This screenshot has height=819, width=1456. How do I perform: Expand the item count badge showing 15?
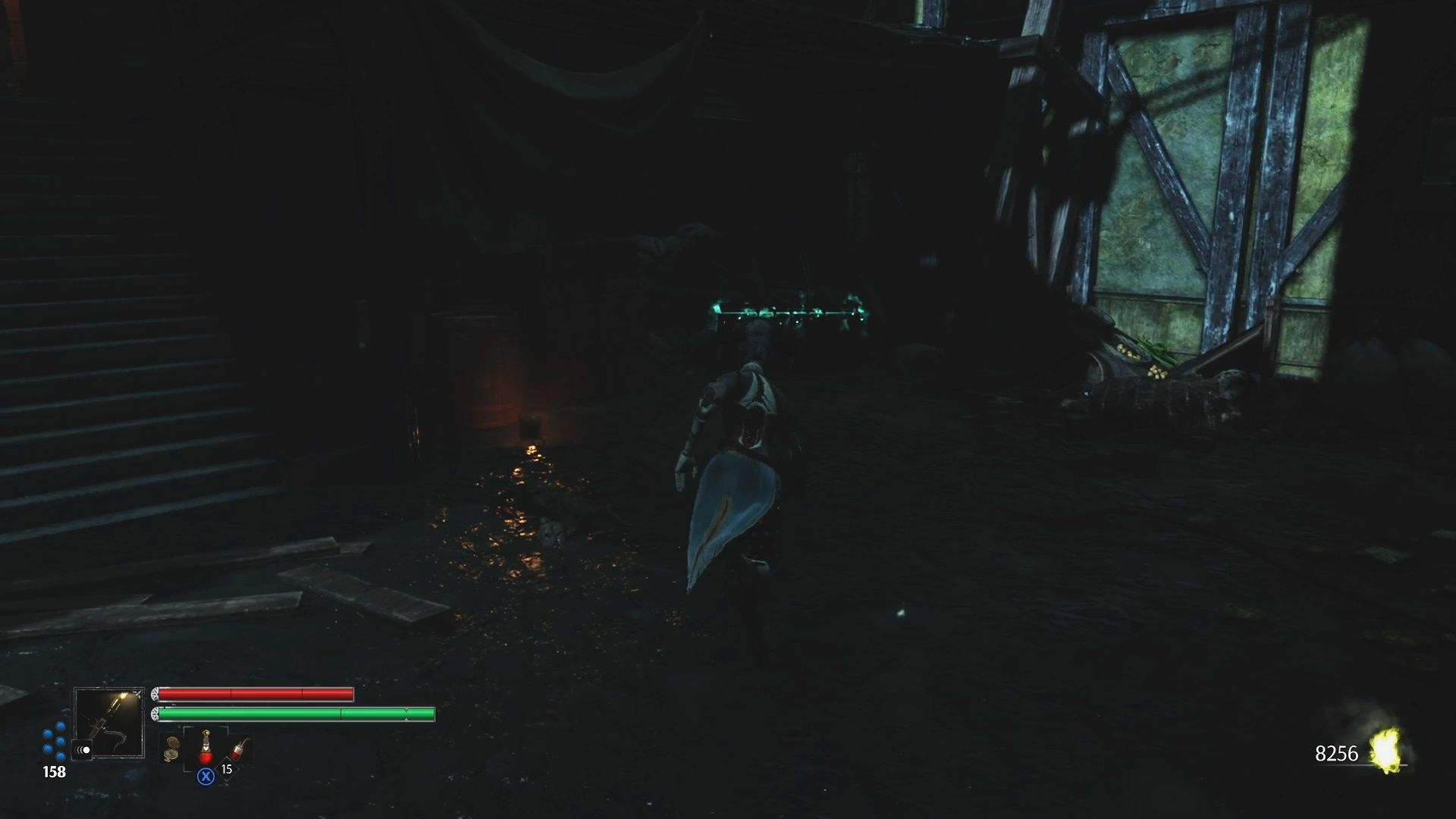pos(227,770)
